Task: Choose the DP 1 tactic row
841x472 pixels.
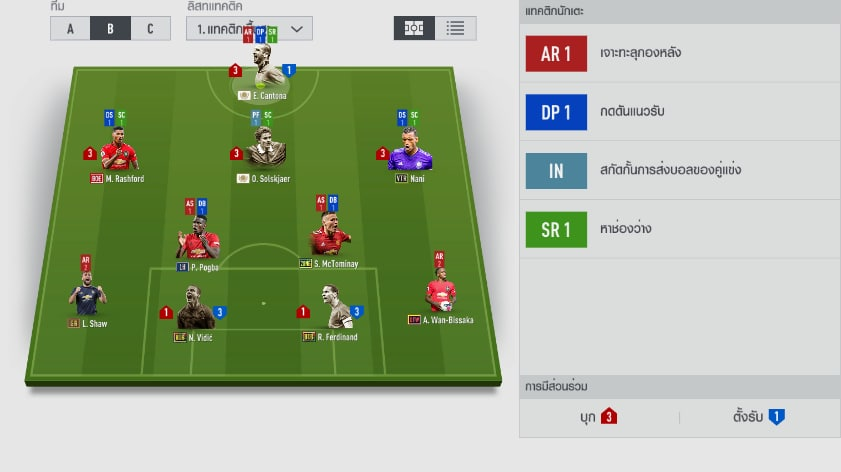Action: click(680, 112)
